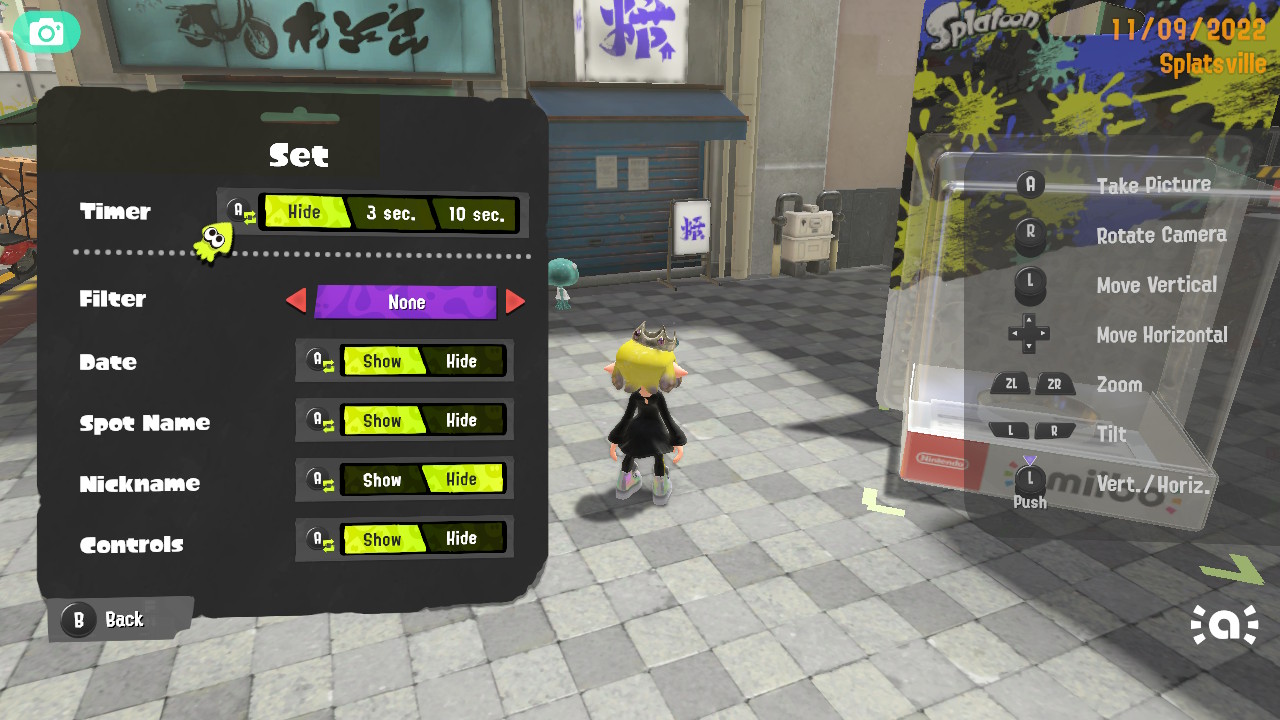Click the ZL icon next to Zoom
Image resolution: width=1280 pixels, height=720 pixels.
pyautogui.click(x=1011, y=383)
